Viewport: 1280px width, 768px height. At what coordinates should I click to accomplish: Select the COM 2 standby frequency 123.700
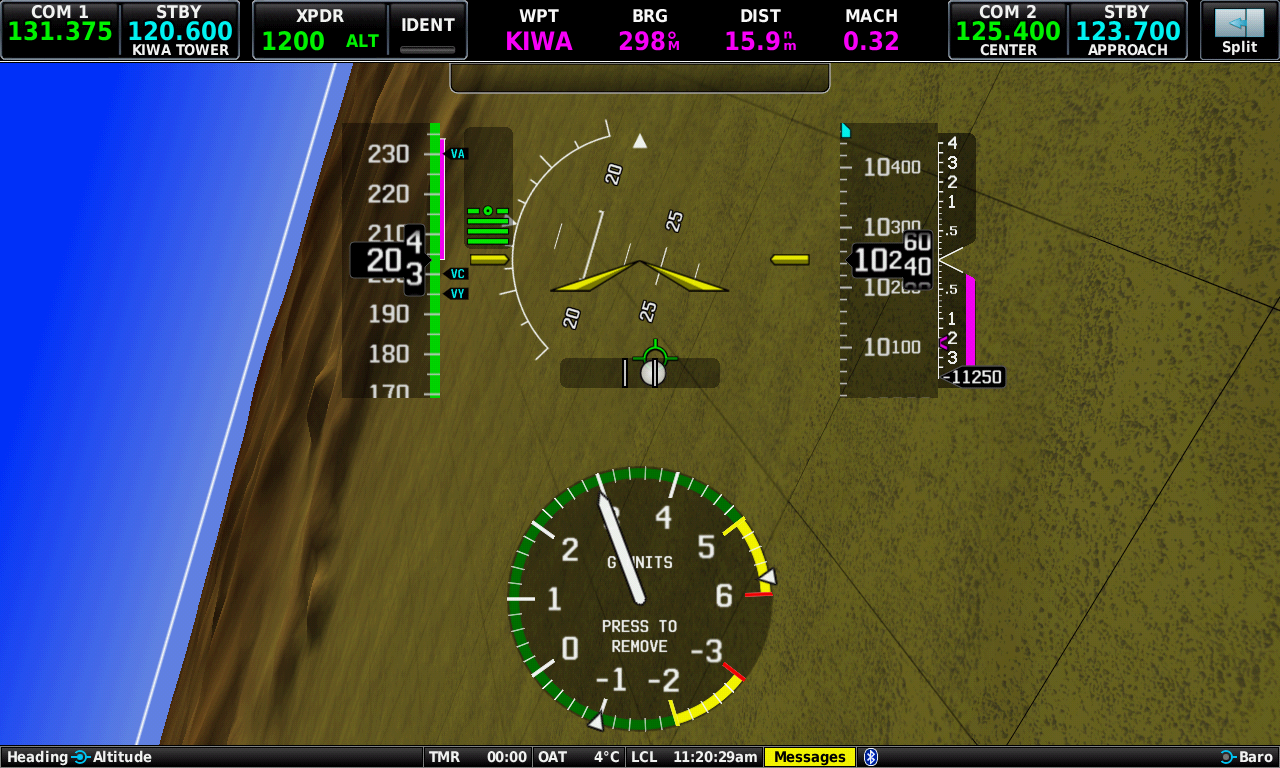point(1127,30)
